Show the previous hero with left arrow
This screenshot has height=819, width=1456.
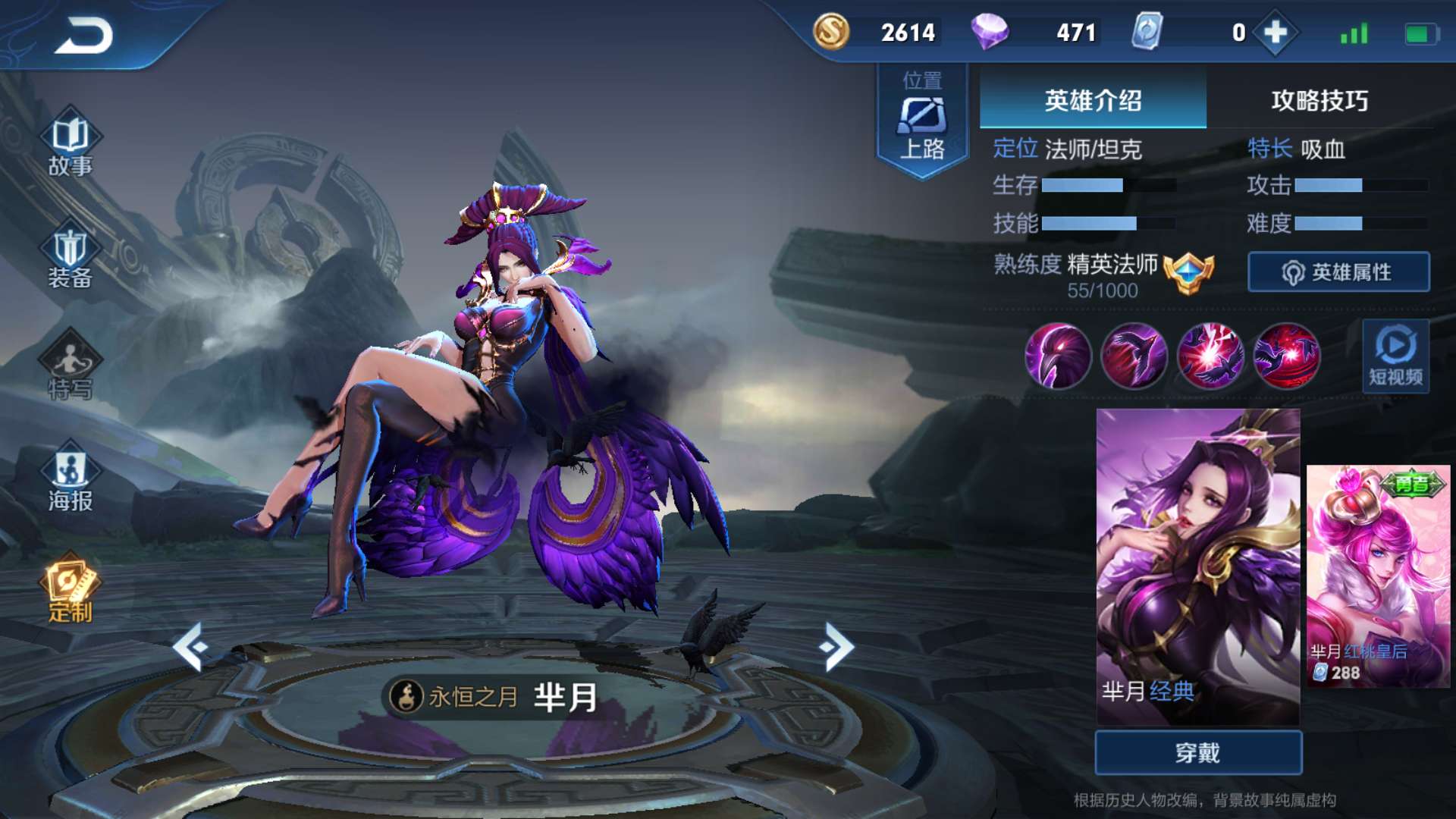(191, 646)
